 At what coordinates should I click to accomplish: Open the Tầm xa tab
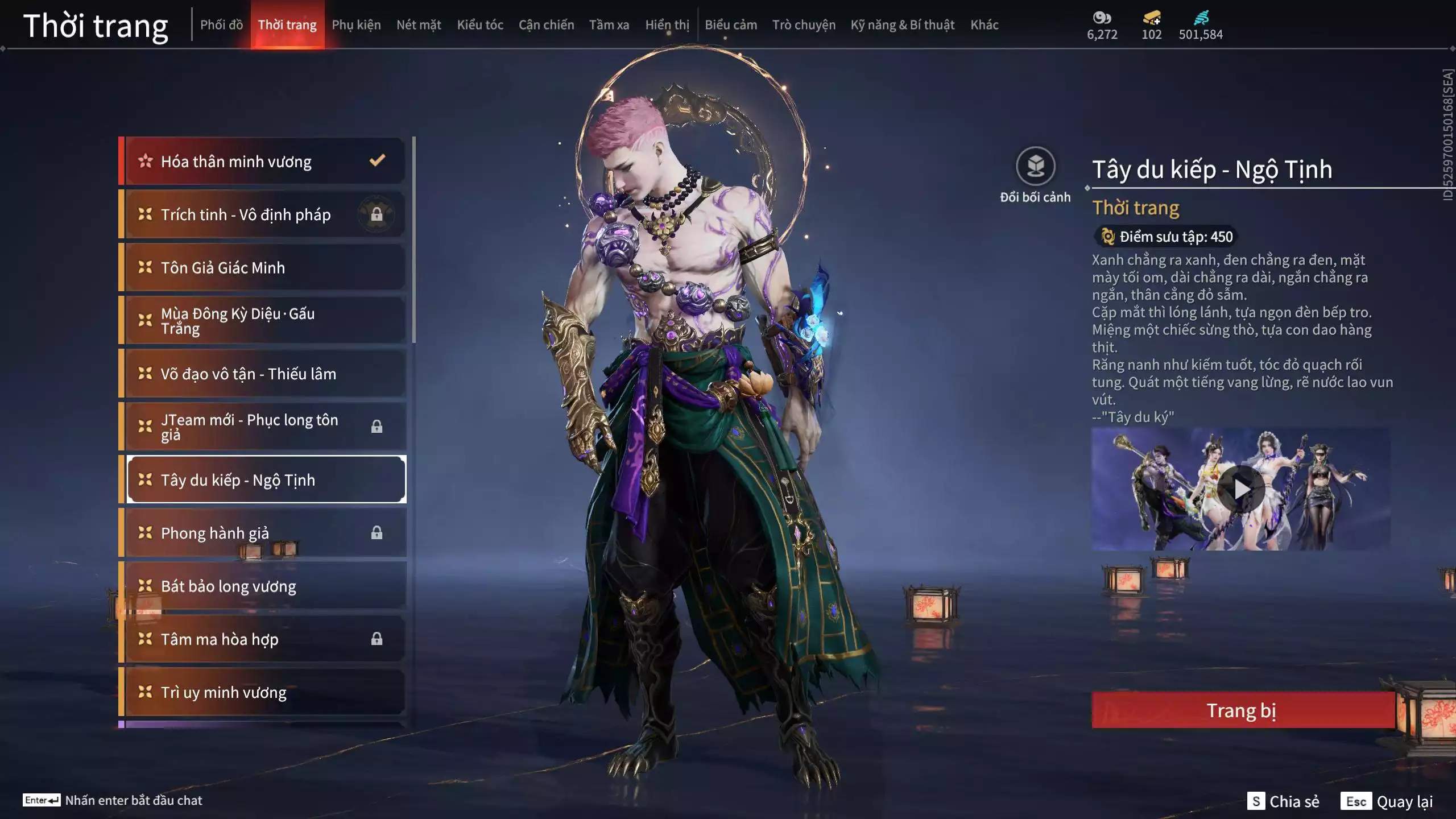coord(609,25)
